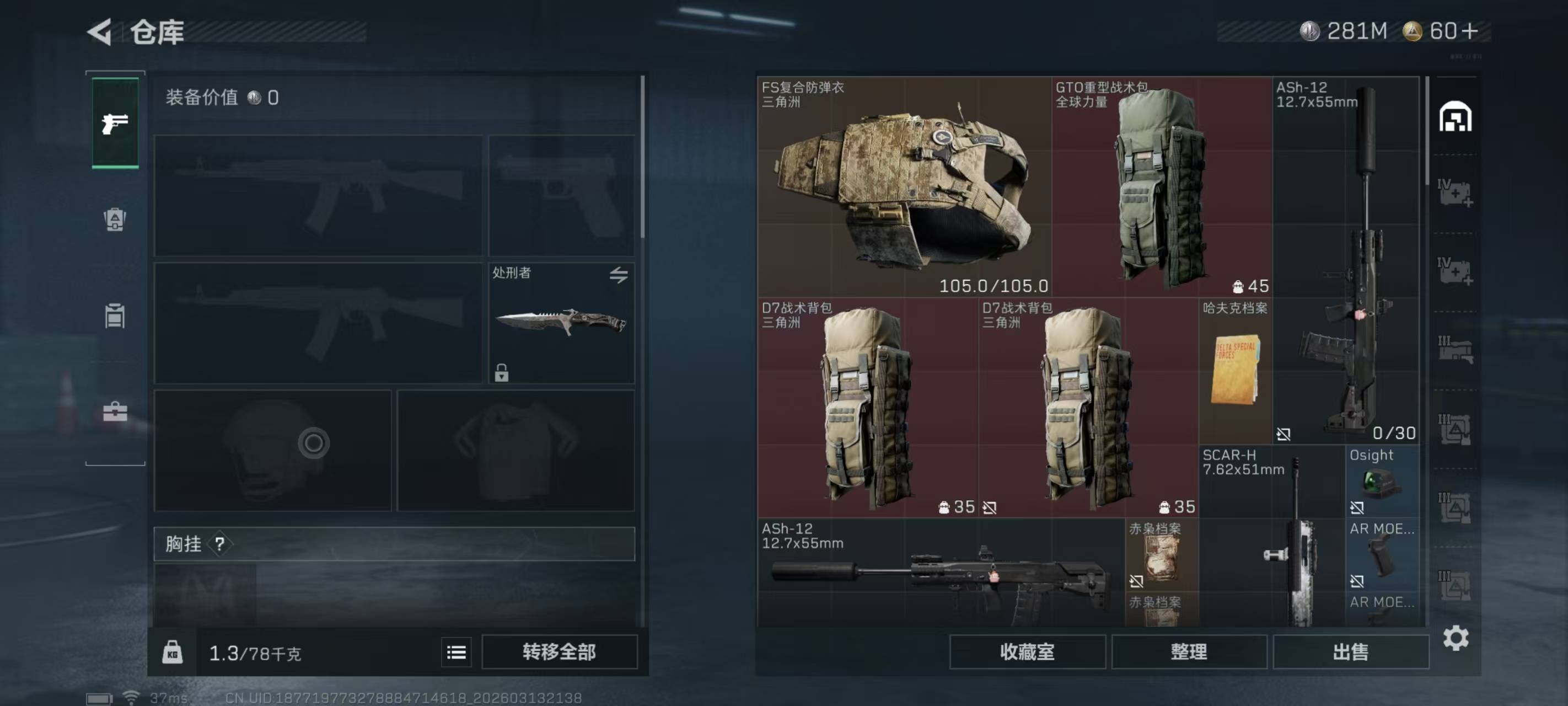The image size is (1568, 706).
Task: Open the 收藏室 collection room
Action: pos(1027,652)
